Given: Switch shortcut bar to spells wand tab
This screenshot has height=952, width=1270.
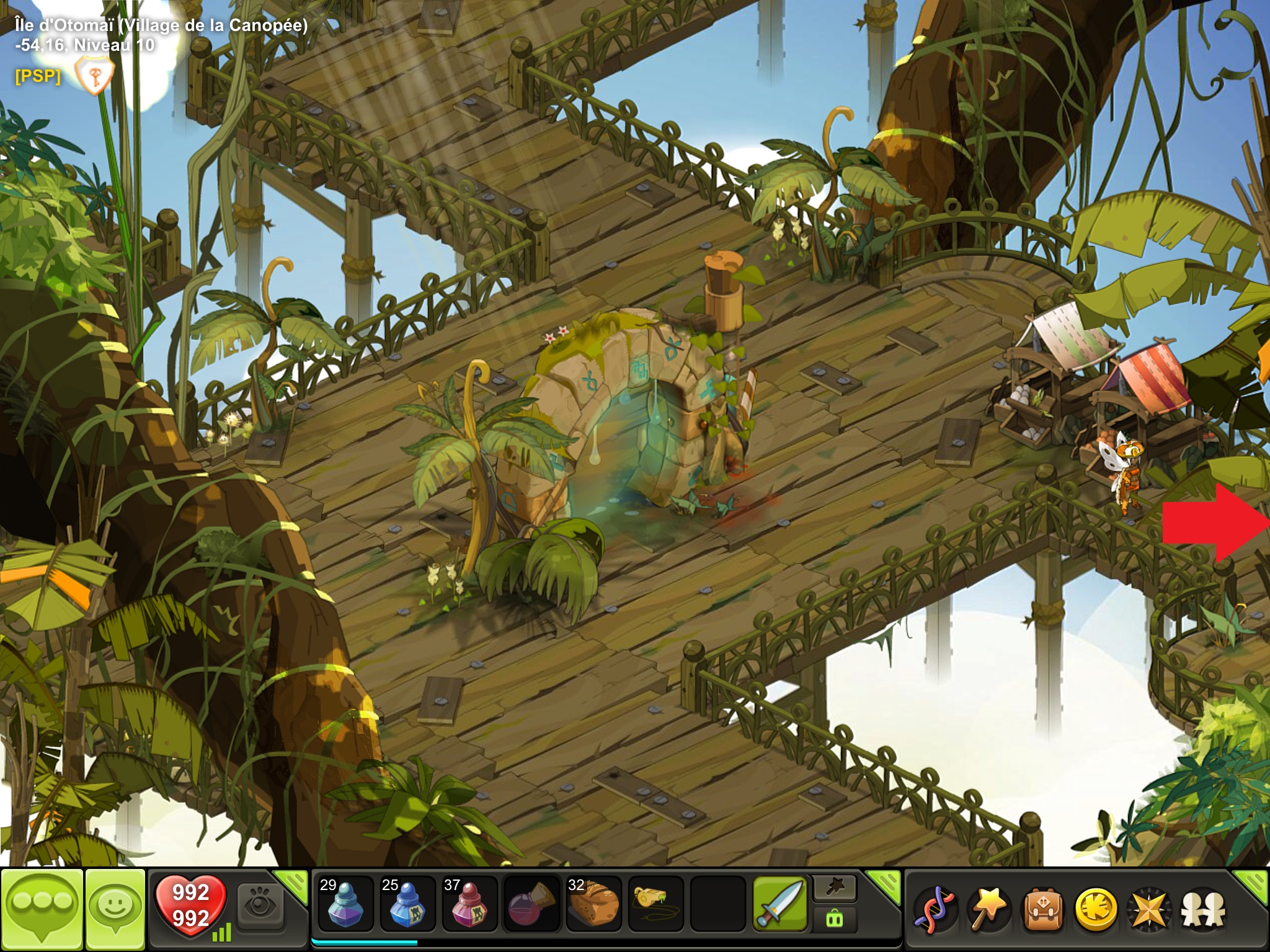Looking at the screenshot, I should tap(835, 889).
